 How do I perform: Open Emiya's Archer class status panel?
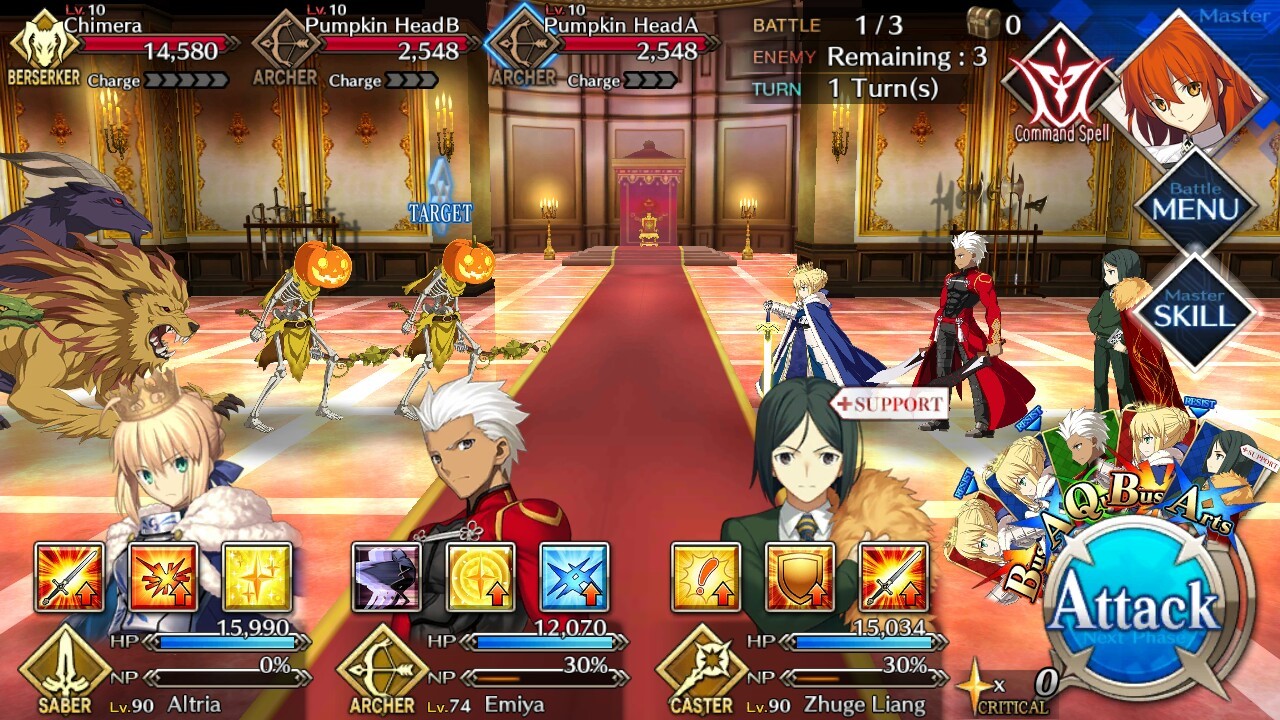coord(382,673)
